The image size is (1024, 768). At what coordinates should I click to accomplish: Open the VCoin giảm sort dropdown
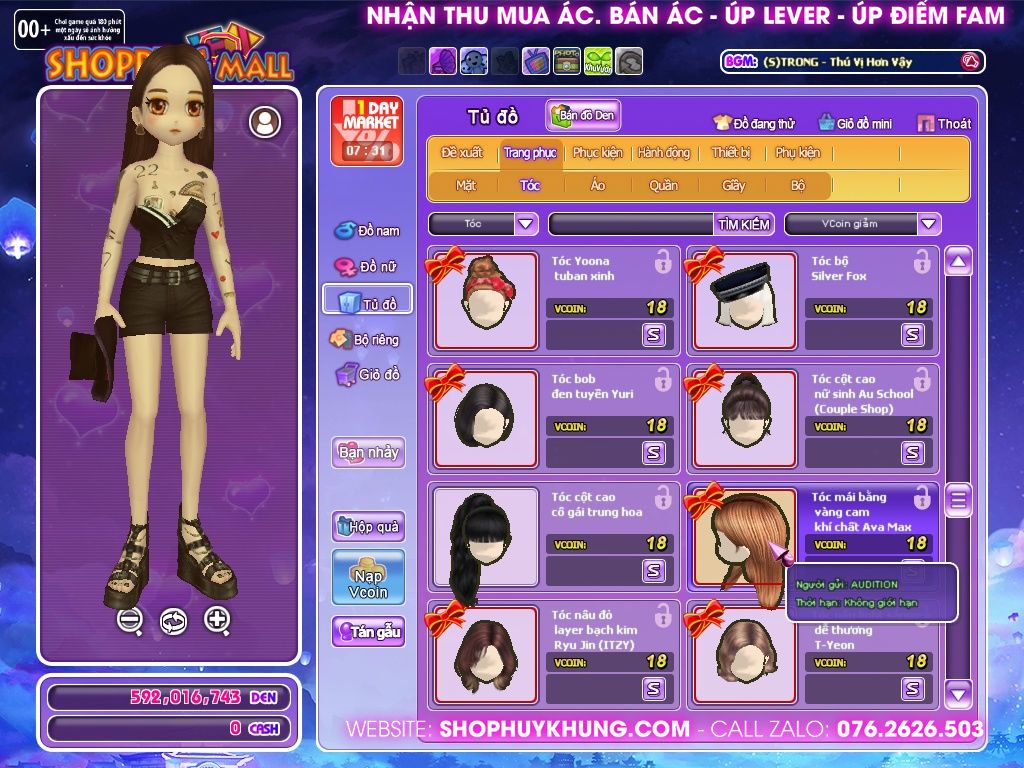(x=929, y=224)
